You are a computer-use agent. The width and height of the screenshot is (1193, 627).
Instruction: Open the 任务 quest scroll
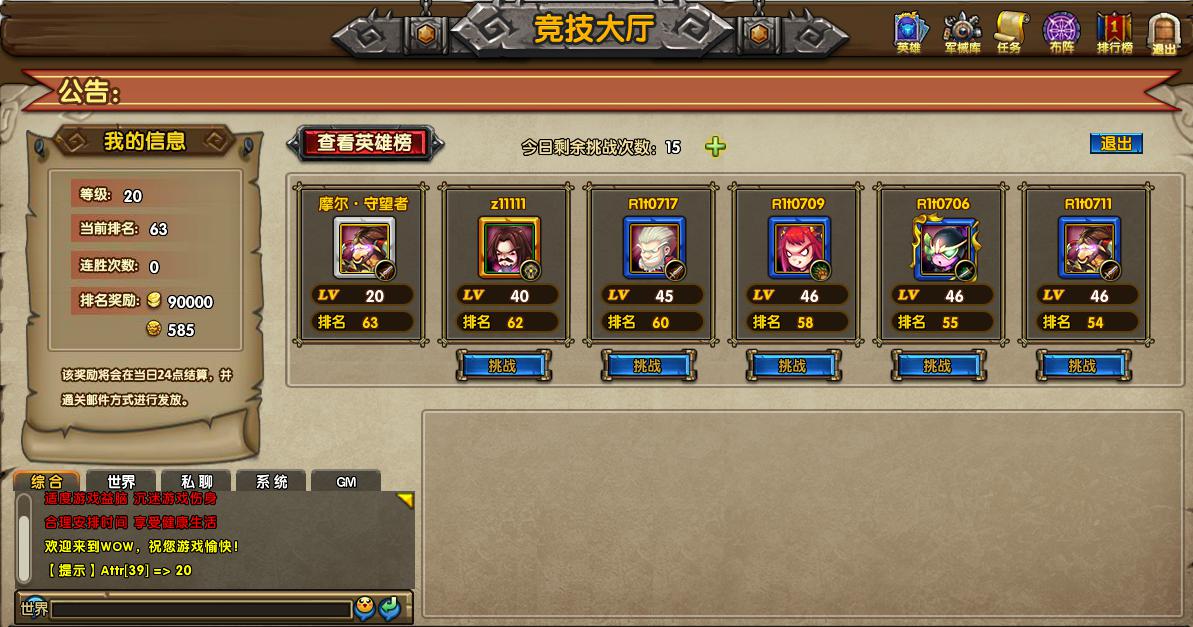tap(1010, 32)
